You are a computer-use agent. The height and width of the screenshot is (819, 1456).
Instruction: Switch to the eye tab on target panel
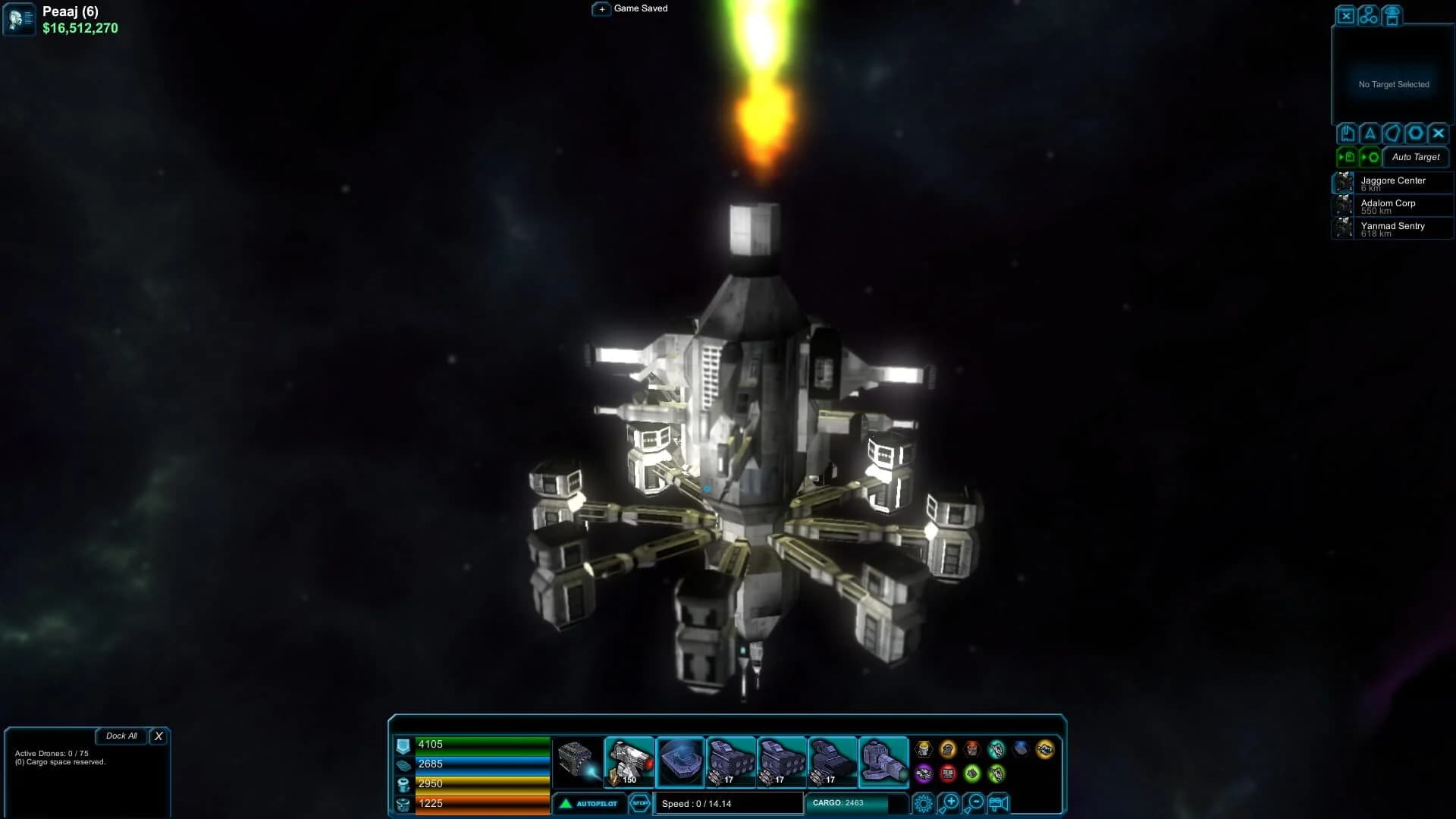click(x=1392, y=15)
